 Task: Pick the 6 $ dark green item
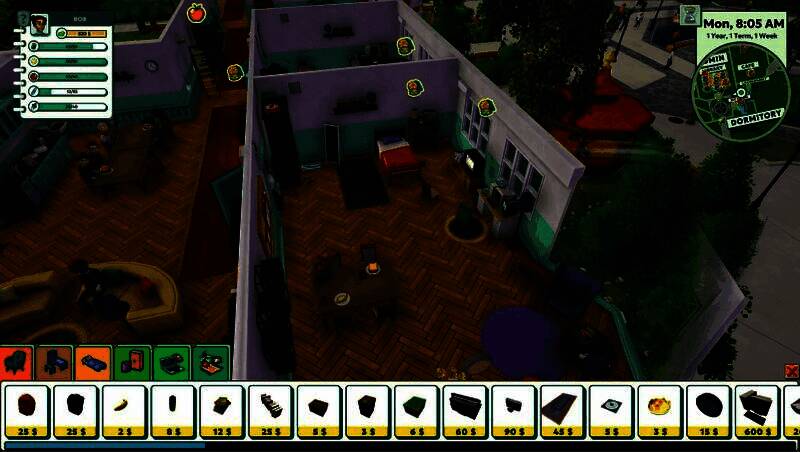click(416, 410)
